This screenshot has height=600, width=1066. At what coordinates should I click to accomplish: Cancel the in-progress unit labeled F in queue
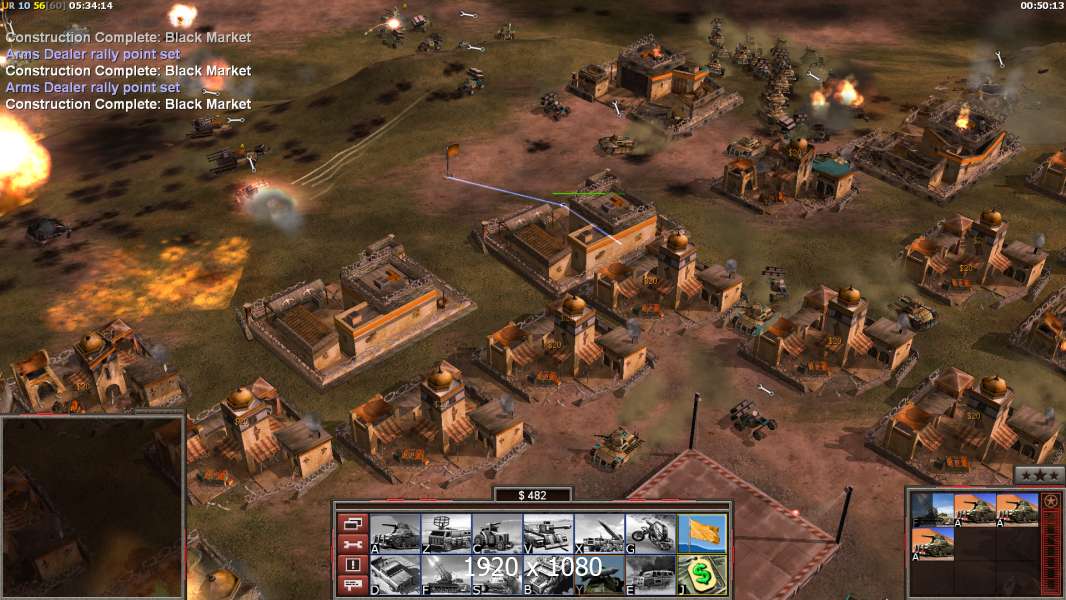click(x=932, y=509)
